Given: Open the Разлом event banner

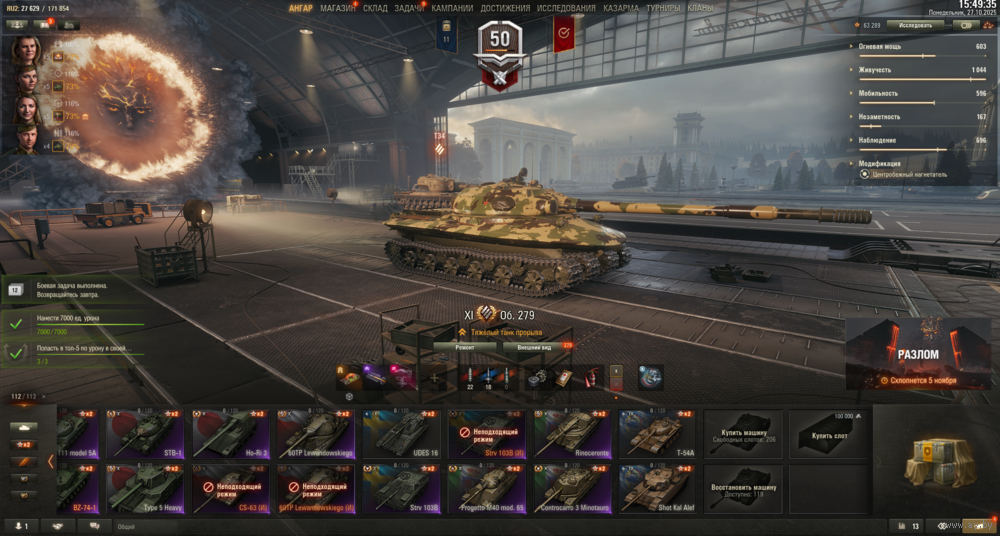Looking at the screenshot, I should (x=917, y=355).
